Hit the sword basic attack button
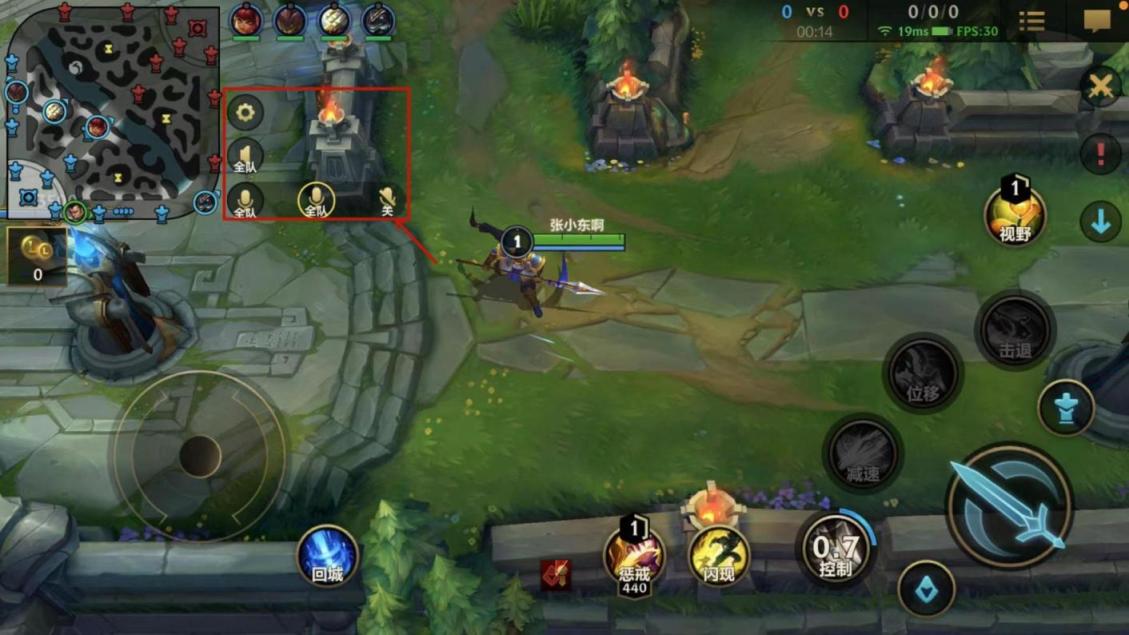Image resolution: width=1129 pixels, height=635 pixels. point(1009,506)
